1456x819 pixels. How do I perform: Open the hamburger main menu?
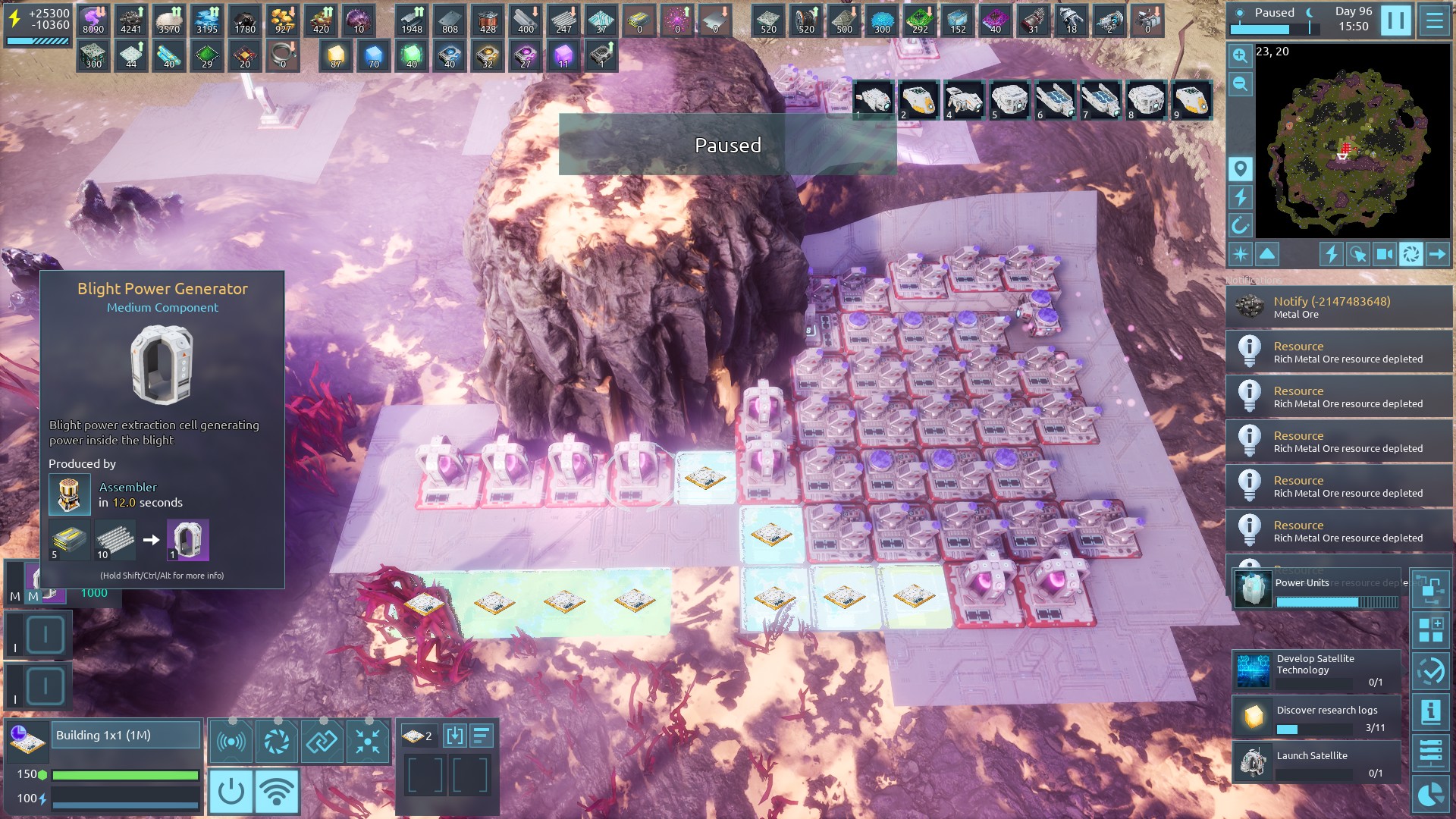(x=1435, y=20)
